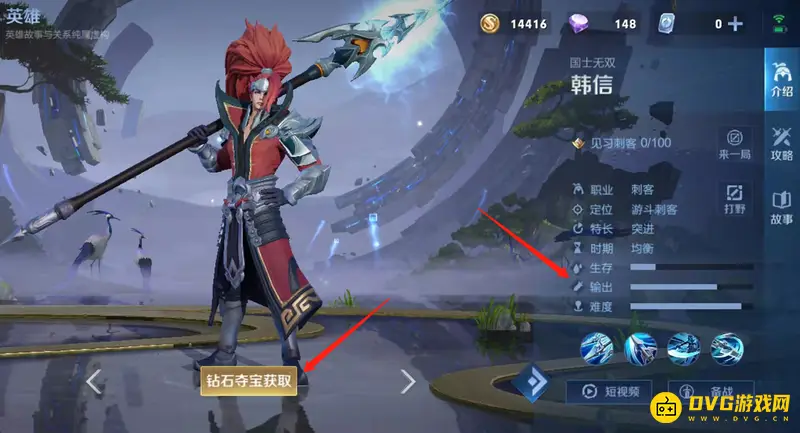Image resolution: width=800 pixels, height=433 pixels.
Task: Select Han Xin's second skill icon
Action: coord(640,349)
